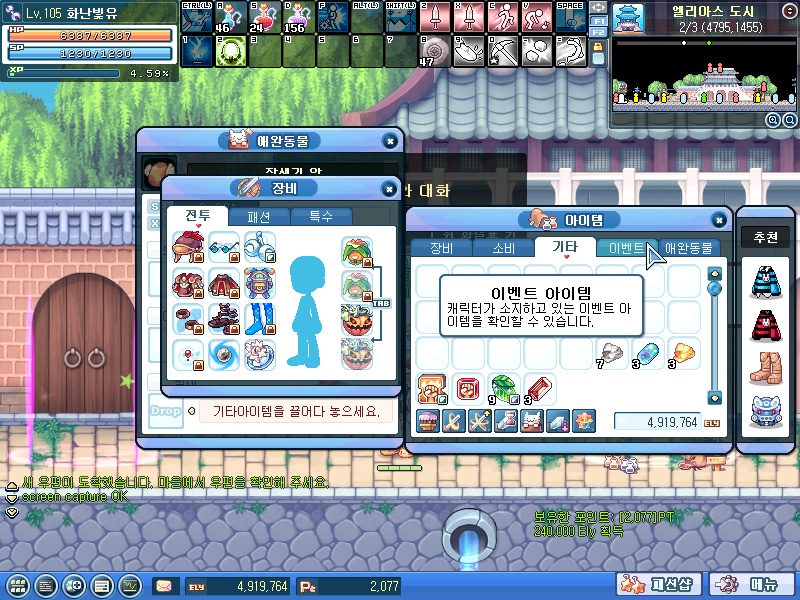Image resolution: width=800 pixels, height=600 pixels.
Task: Select the blue capsule item in inventory
Action: [x=646, y=352]
